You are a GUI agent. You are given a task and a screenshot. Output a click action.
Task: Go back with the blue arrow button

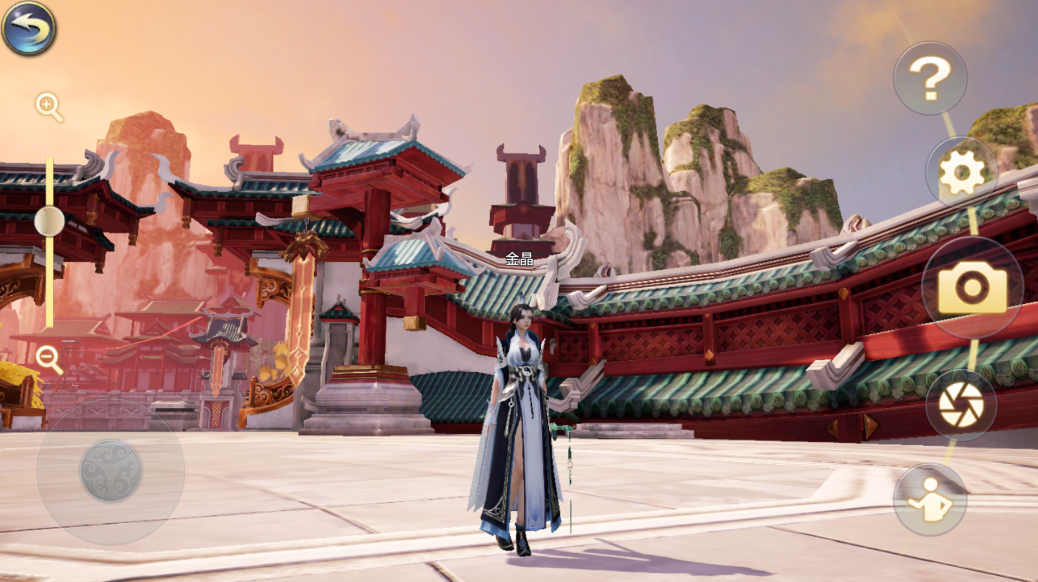point(29,28)
